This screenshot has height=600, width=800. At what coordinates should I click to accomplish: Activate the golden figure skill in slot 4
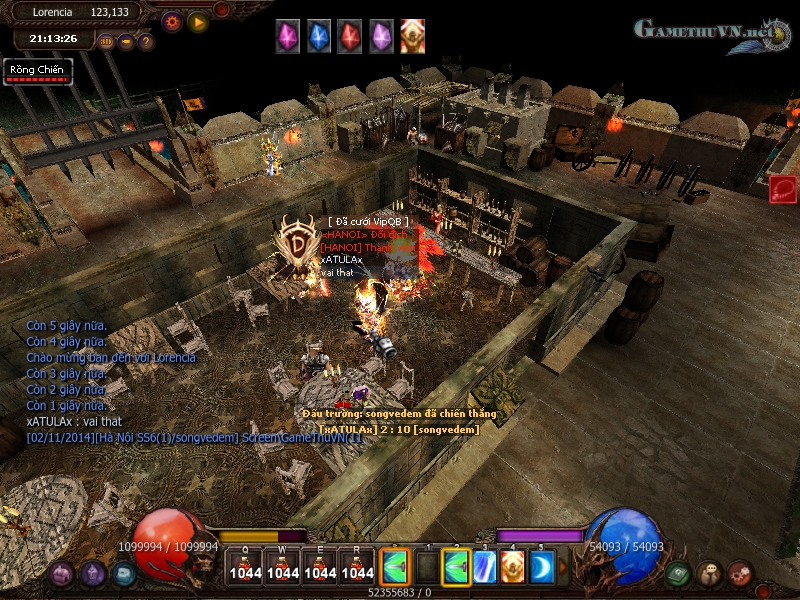(x=513, y=567)
